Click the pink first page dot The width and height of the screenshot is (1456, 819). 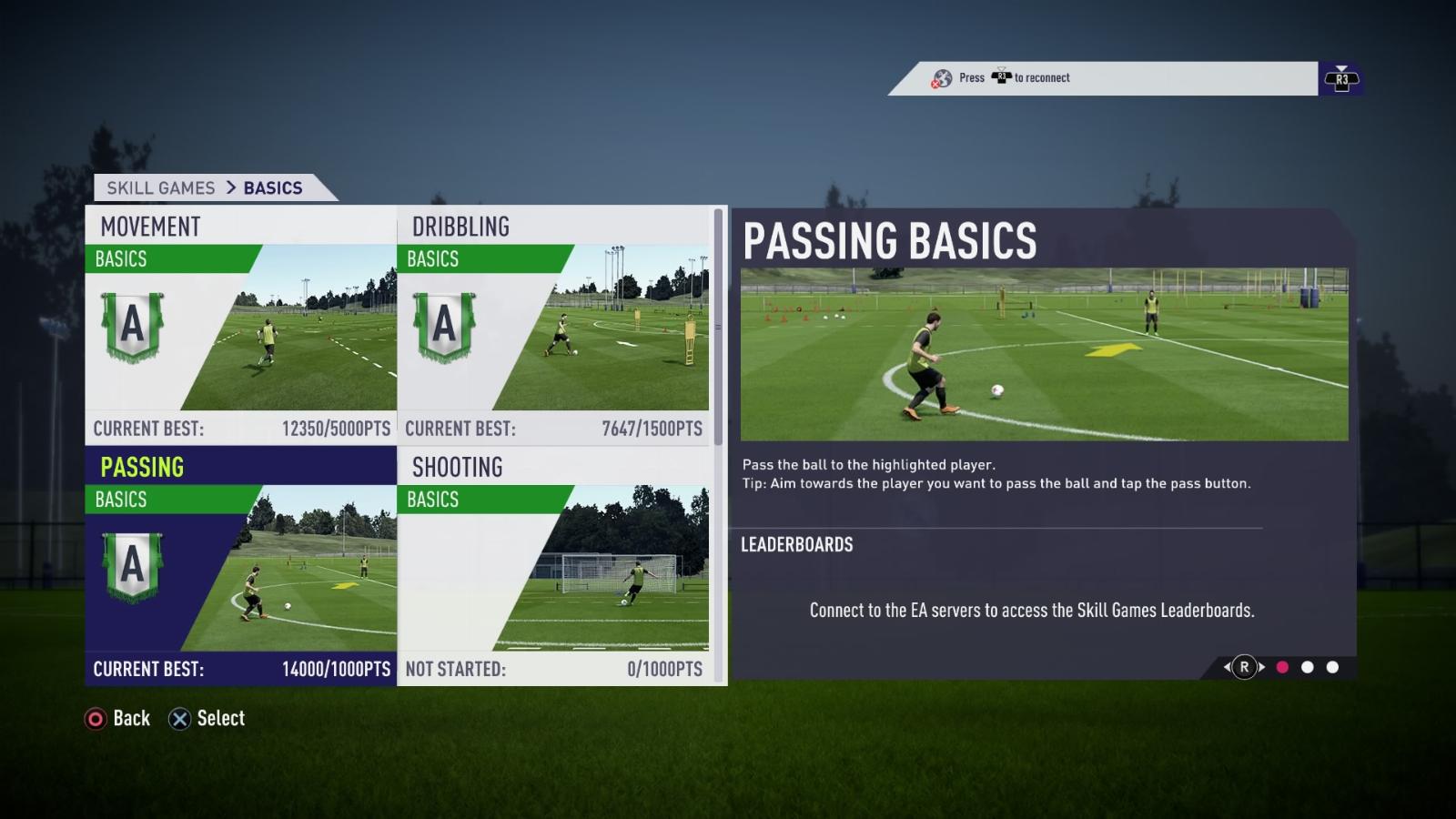coord(1282,667)
